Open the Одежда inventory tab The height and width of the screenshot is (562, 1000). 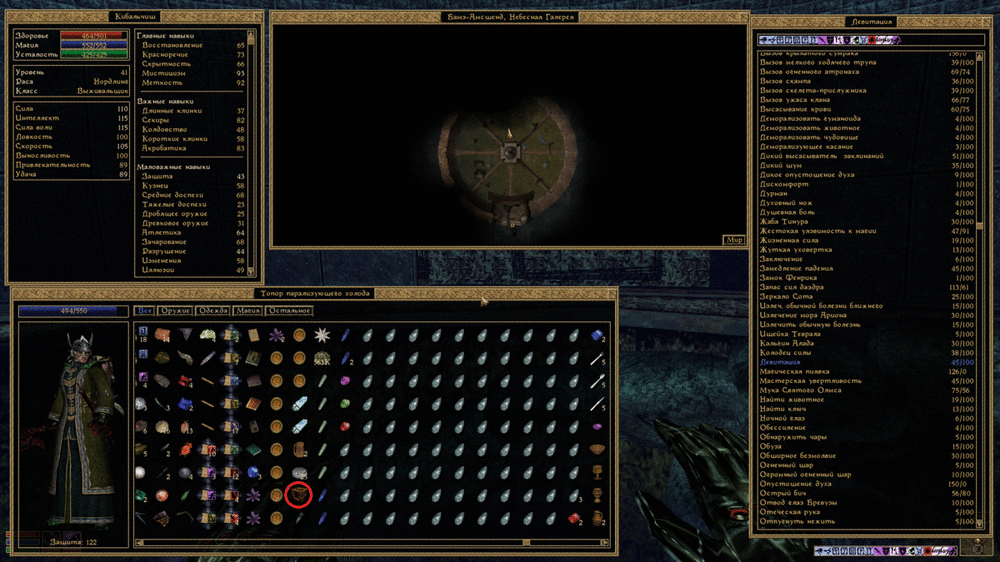[211, 311]
